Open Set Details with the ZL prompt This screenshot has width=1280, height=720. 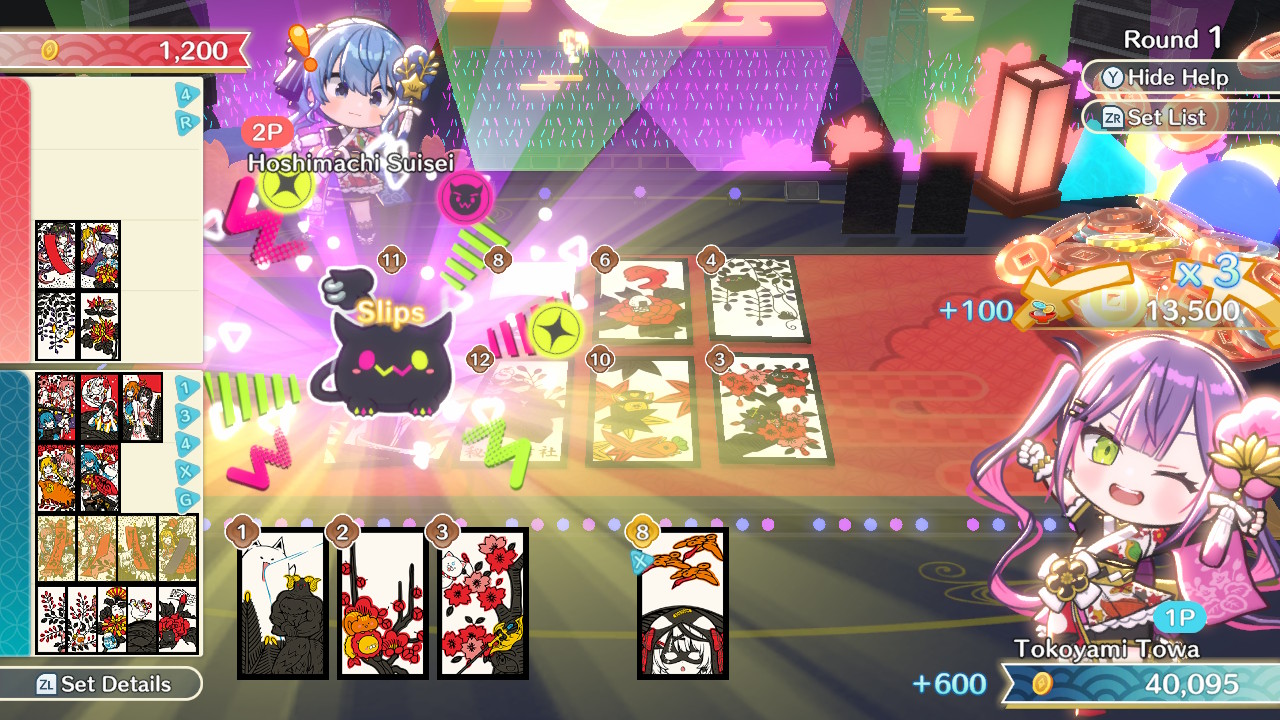pos(95,685)
